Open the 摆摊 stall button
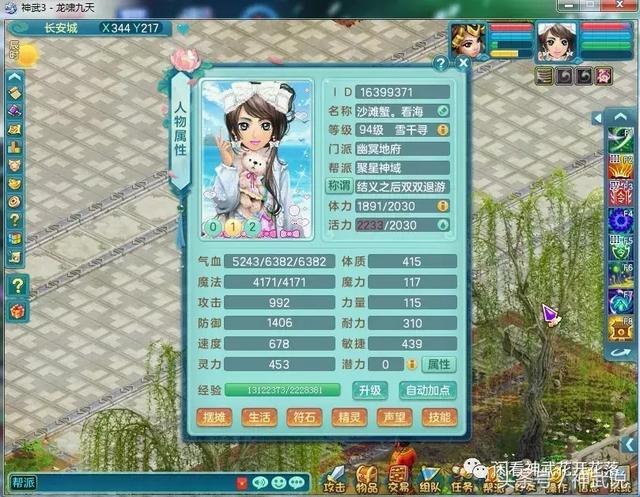 point(216,417)
